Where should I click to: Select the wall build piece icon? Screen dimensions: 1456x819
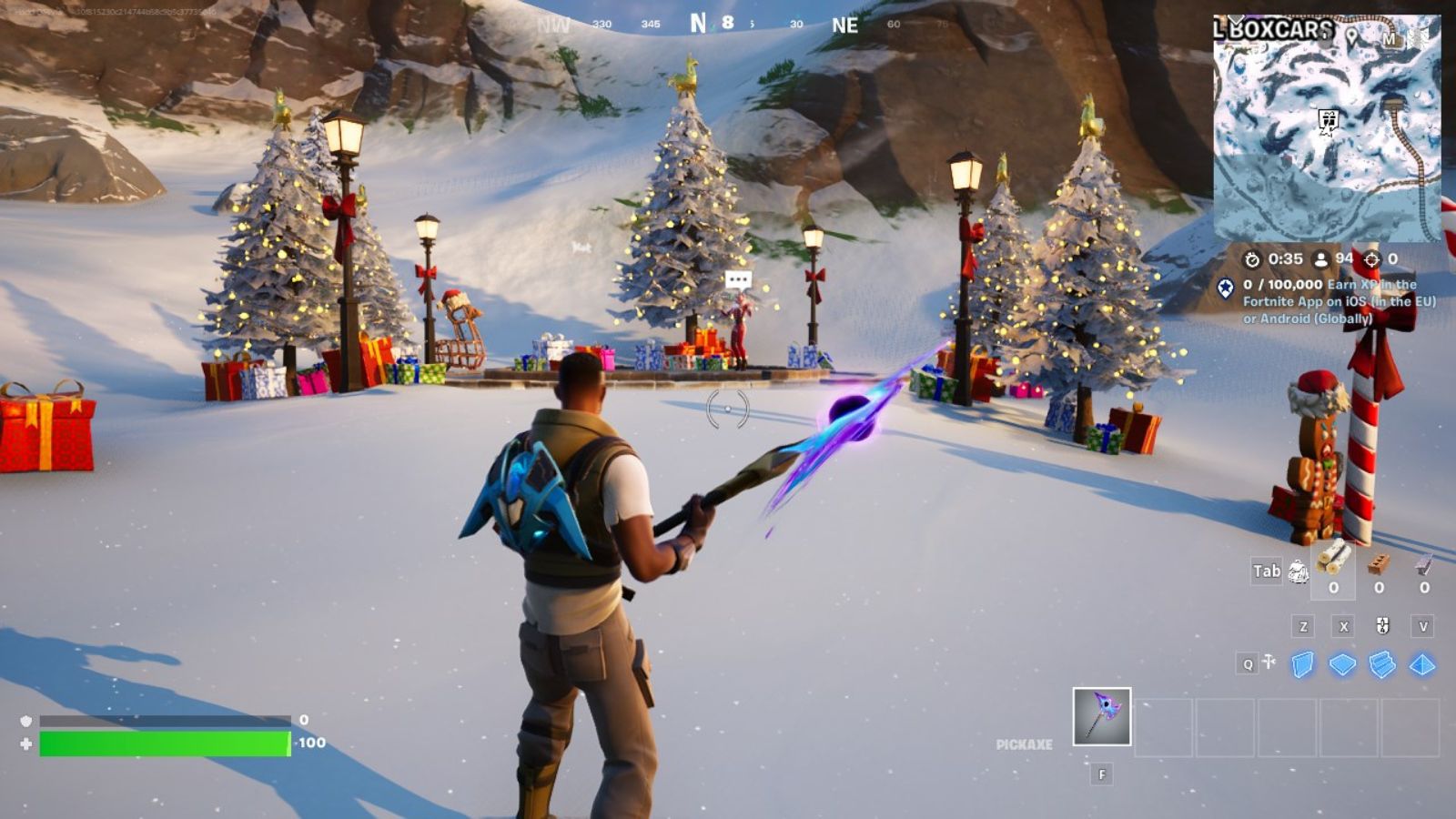point(1302,664)
